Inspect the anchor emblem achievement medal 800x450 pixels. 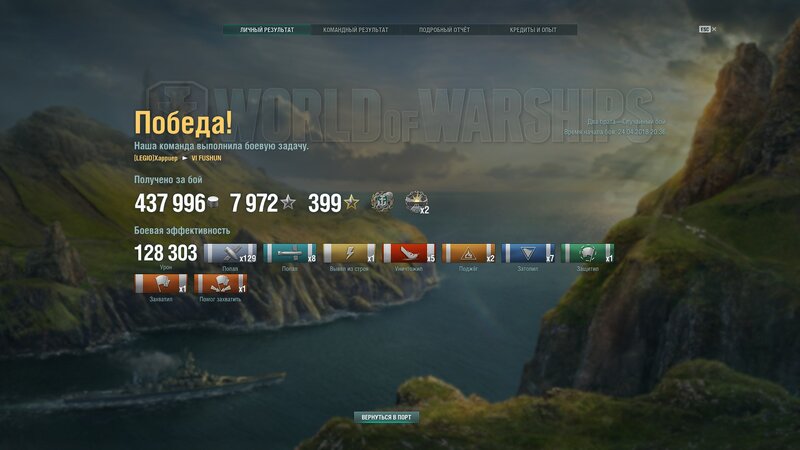(382, 203)
